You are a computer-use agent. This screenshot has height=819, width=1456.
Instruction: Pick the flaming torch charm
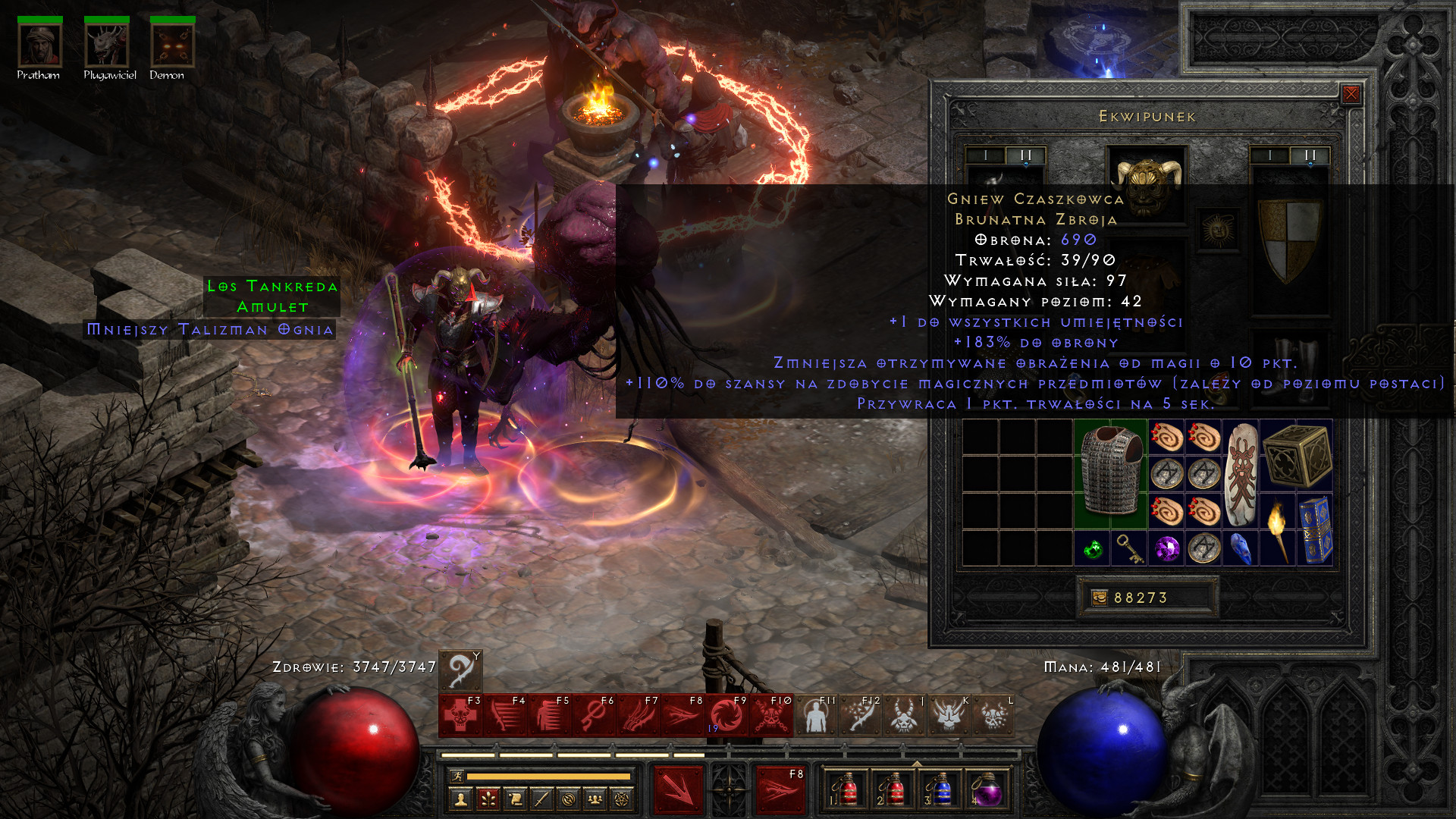click(1279, 530)
